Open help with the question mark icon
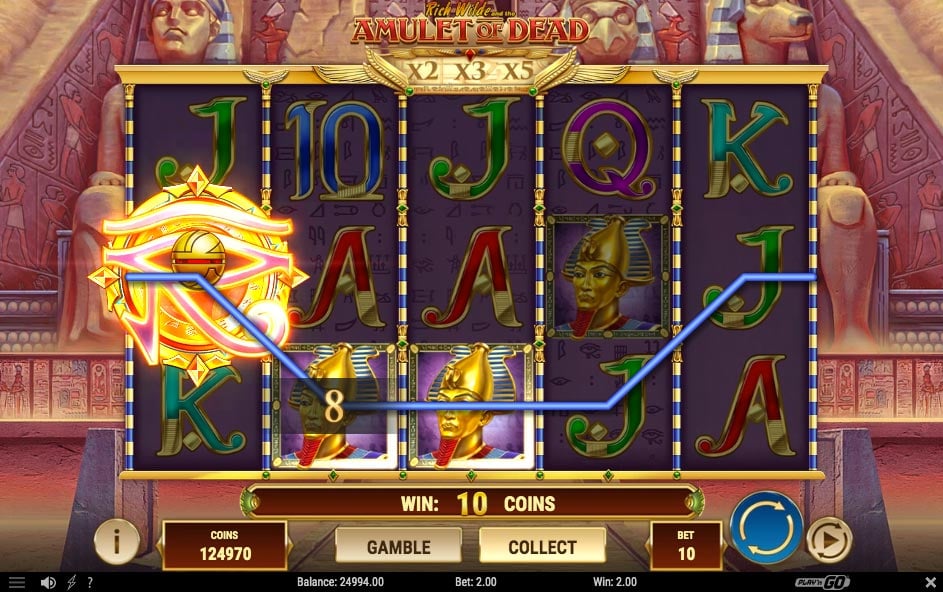The image size is (943, 592). pyautogui.click(x=90, y=582)
